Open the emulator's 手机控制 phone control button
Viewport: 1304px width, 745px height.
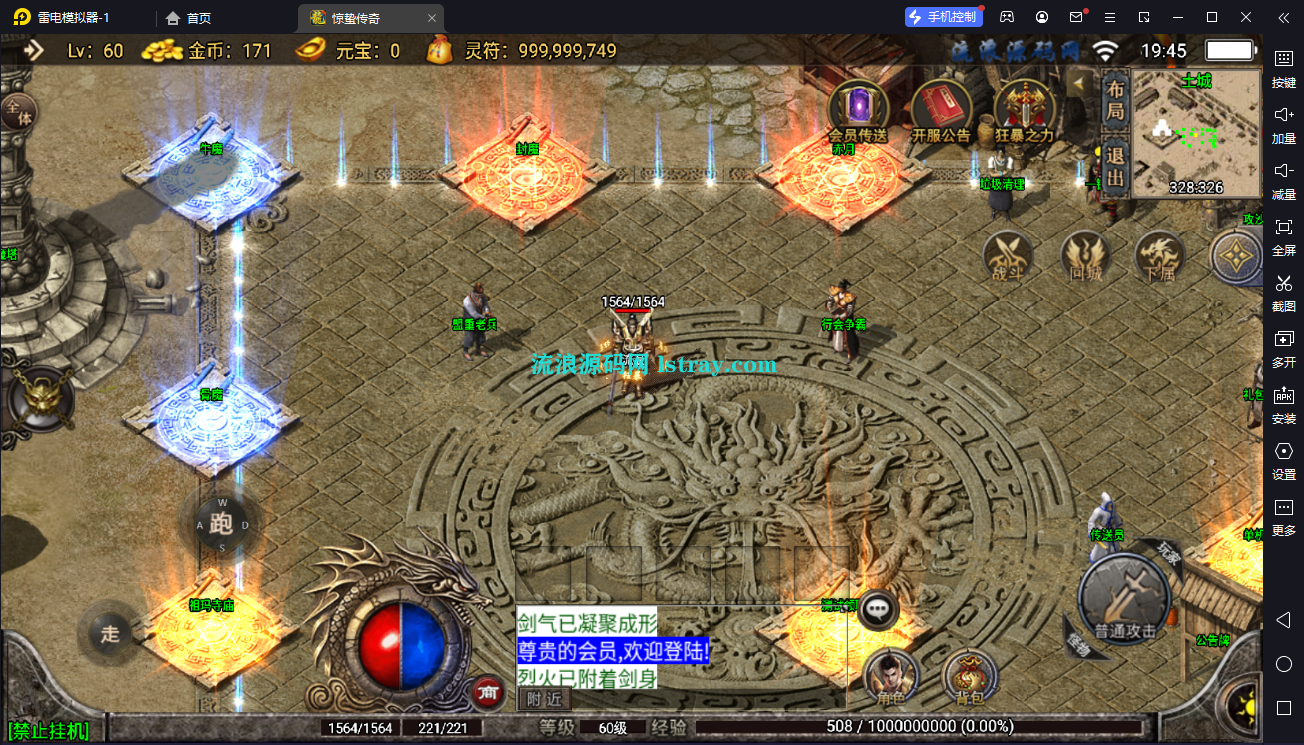click(x=942, y=17)
